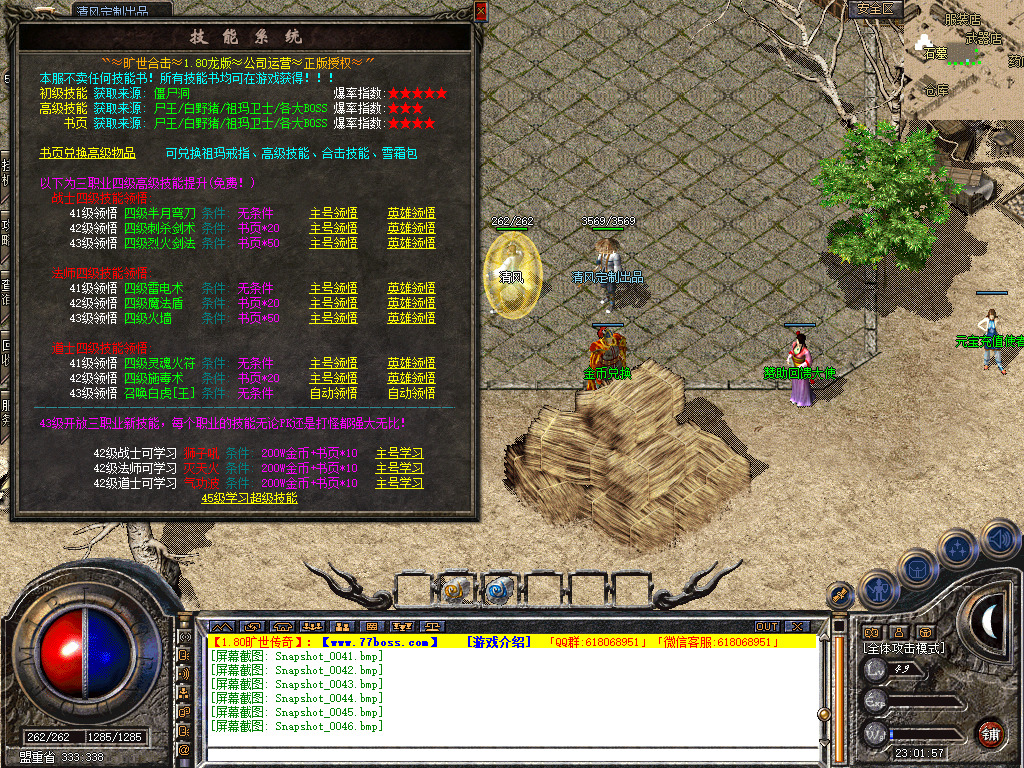
Task: Click 主号学习 for 灭天火 skill
Action: coord(399,468)
